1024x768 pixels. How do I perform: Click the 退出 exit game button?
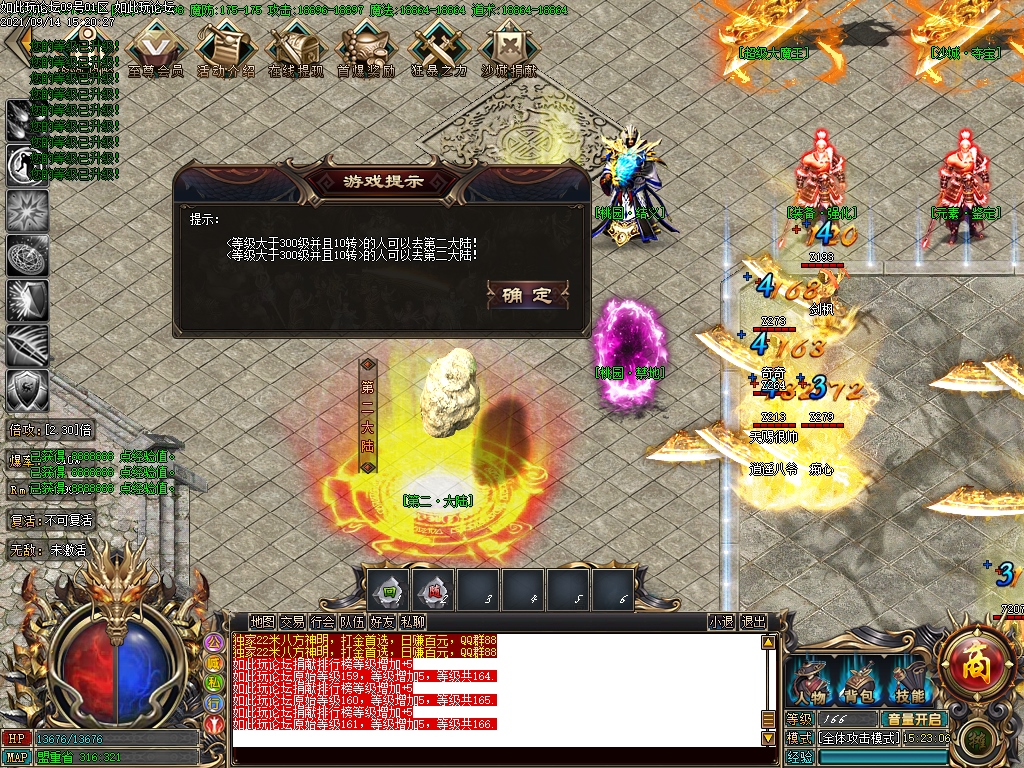pyautogui.click(x=753, y=622)
